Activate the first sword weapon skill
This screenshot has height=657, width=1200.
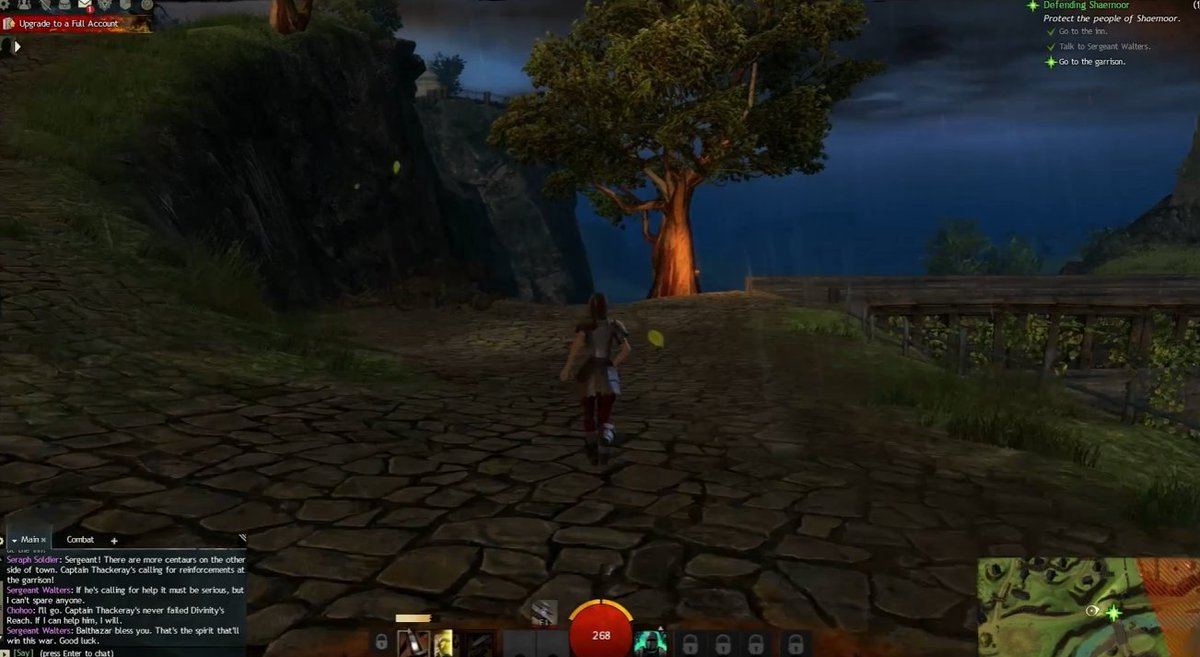[x=414, y=643]
